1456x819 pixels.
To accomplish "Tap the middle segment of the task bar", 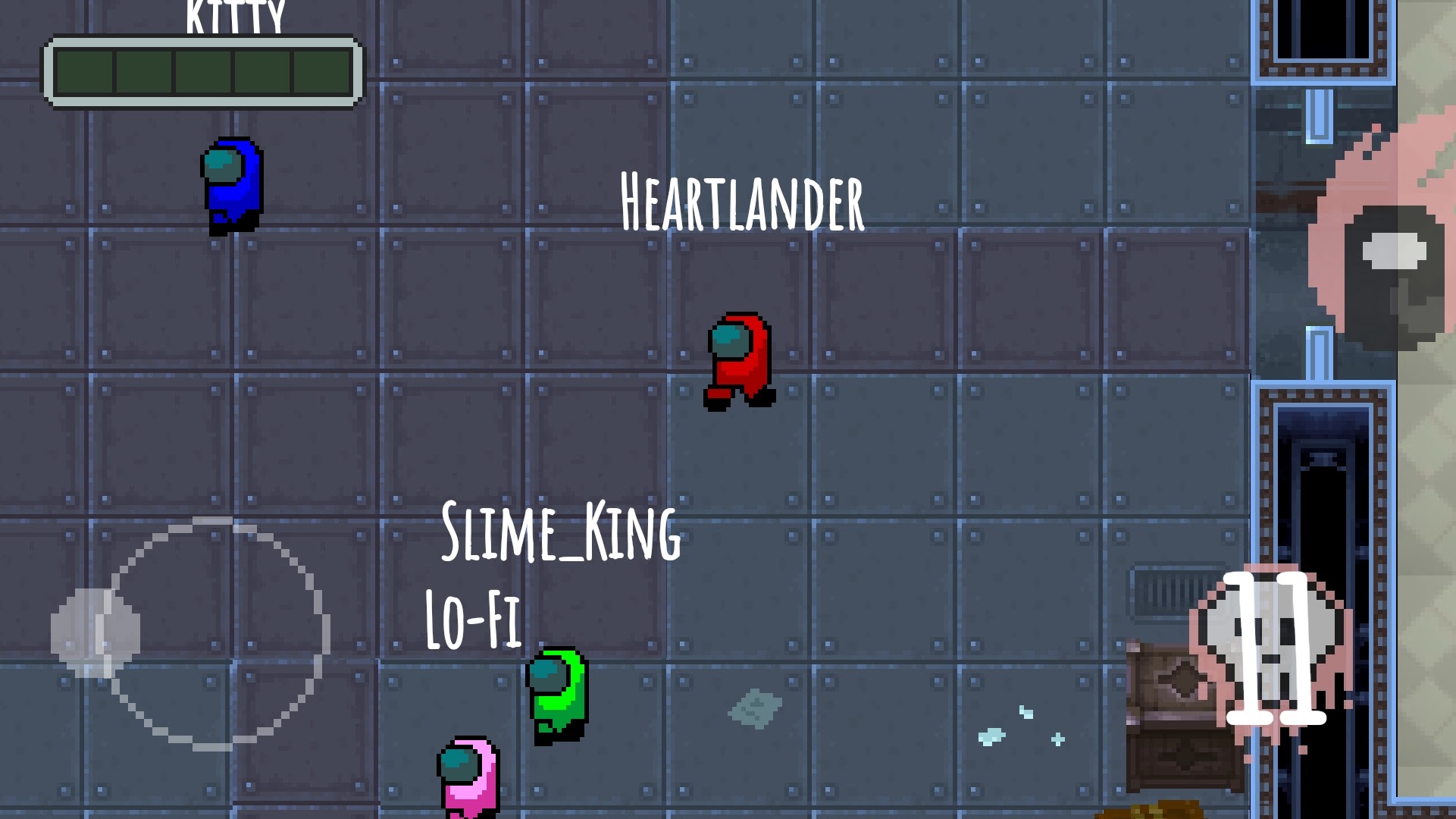I will (x=201, y=72).
